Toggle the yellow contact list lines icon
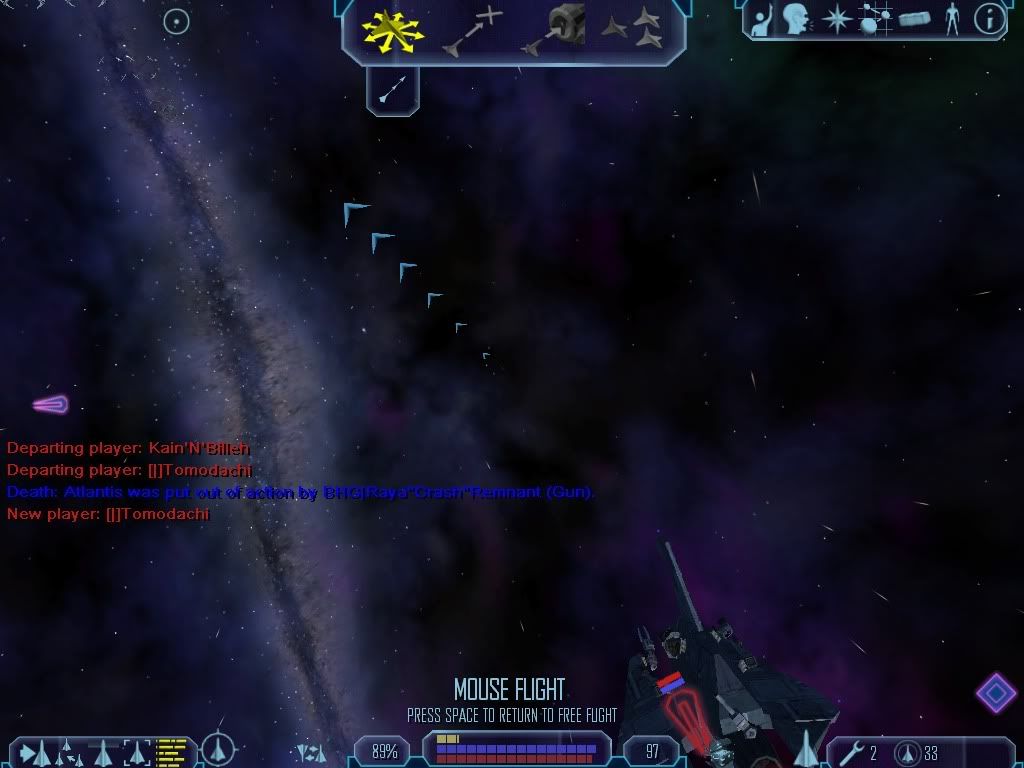The image size is (1024, 768). tap(172, 750)
